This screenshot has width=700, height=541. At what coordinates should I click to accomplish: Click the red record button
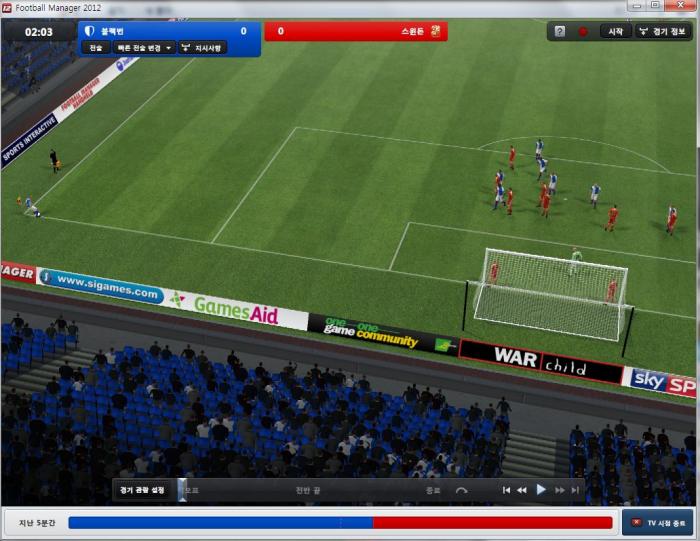point(583,32)
